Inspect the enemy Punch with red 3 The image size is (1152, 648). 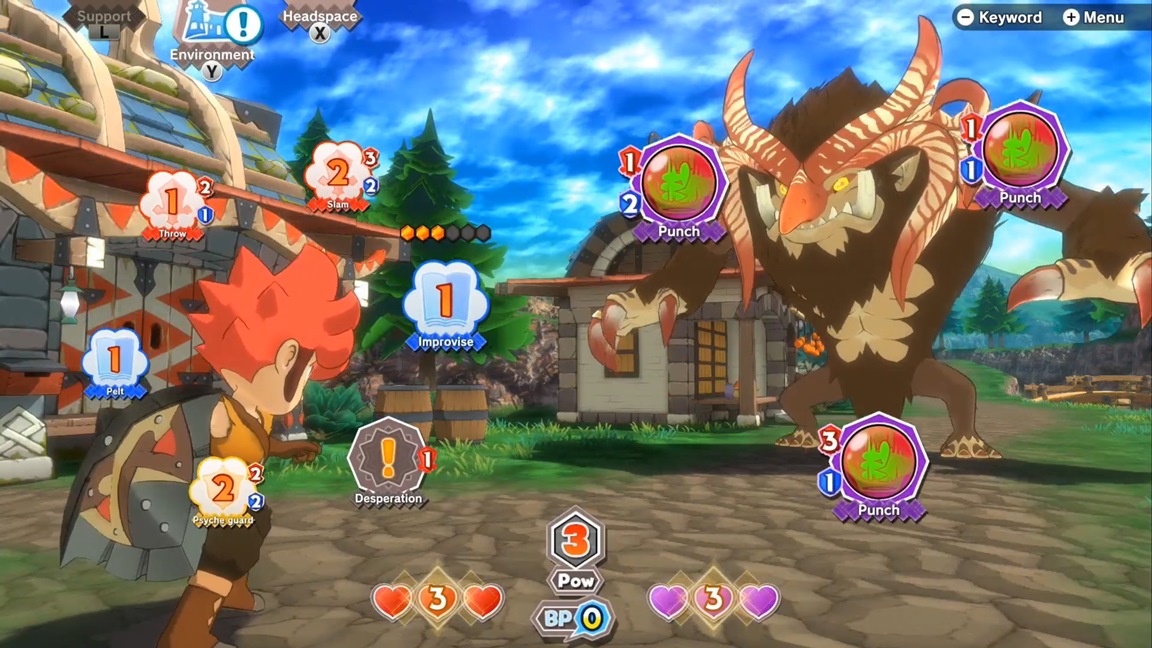click(878, 462)
